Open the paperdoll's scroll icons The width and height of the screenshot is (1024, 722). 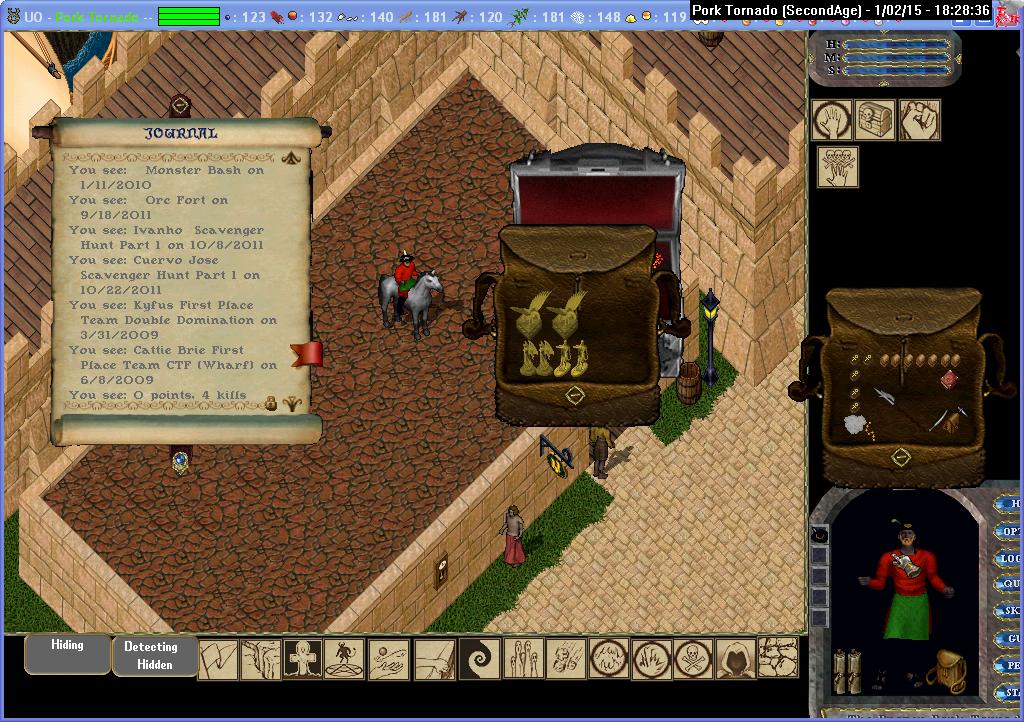tap(848, 667)
